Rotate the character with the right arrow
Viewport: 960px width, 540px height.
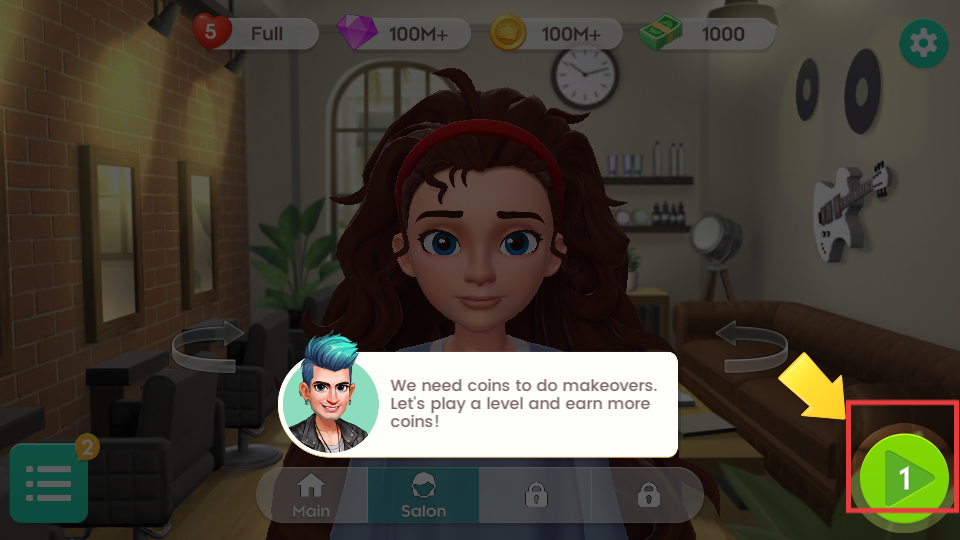coord(752,345)
